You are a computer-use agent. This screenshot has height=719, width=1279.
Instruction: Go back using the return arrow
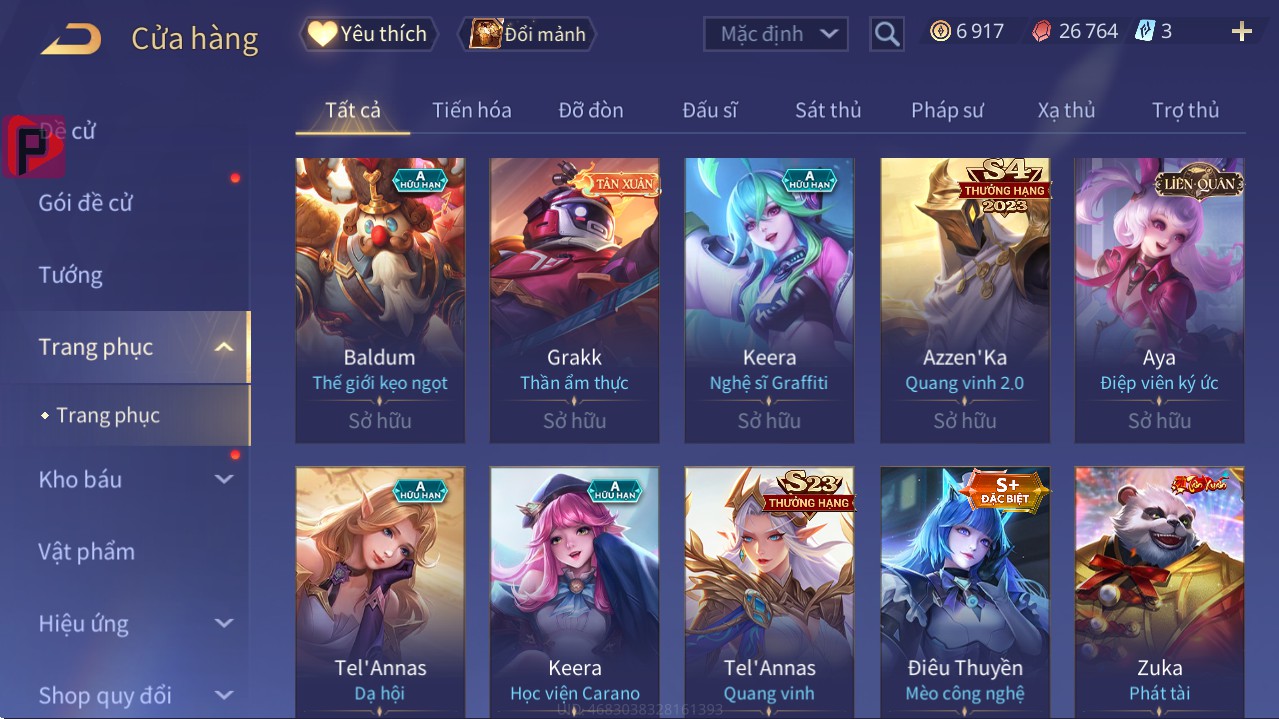(x=71, y=39)
